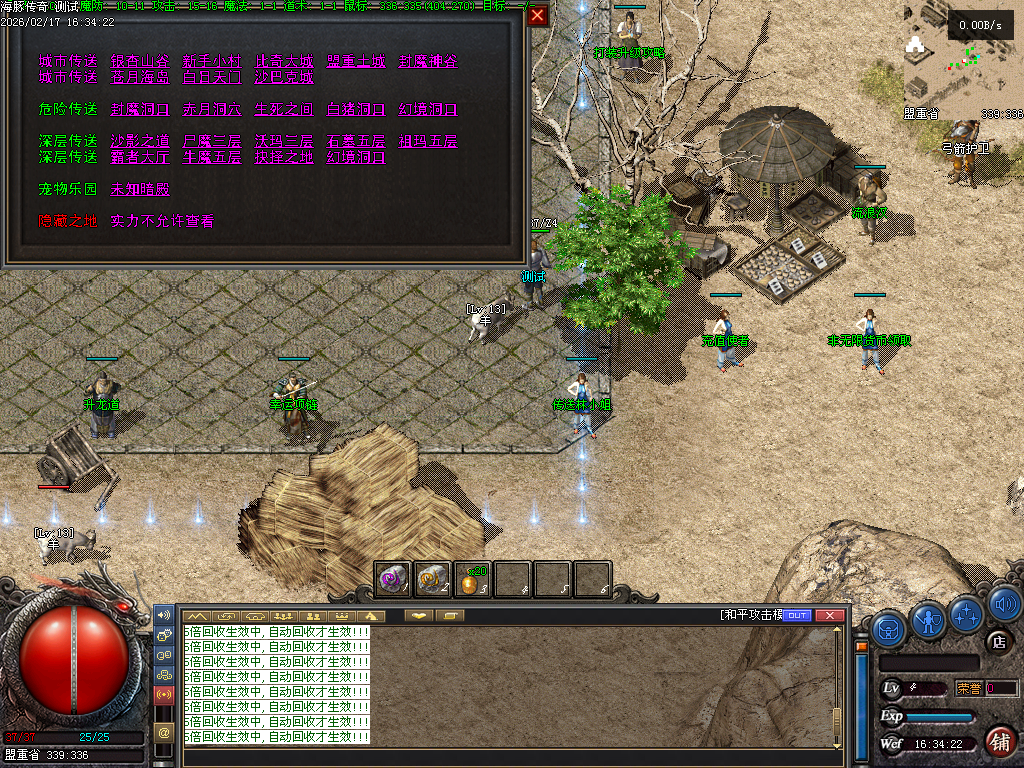Select the 祖玛五层 deep-level teleport

[428, 141]
